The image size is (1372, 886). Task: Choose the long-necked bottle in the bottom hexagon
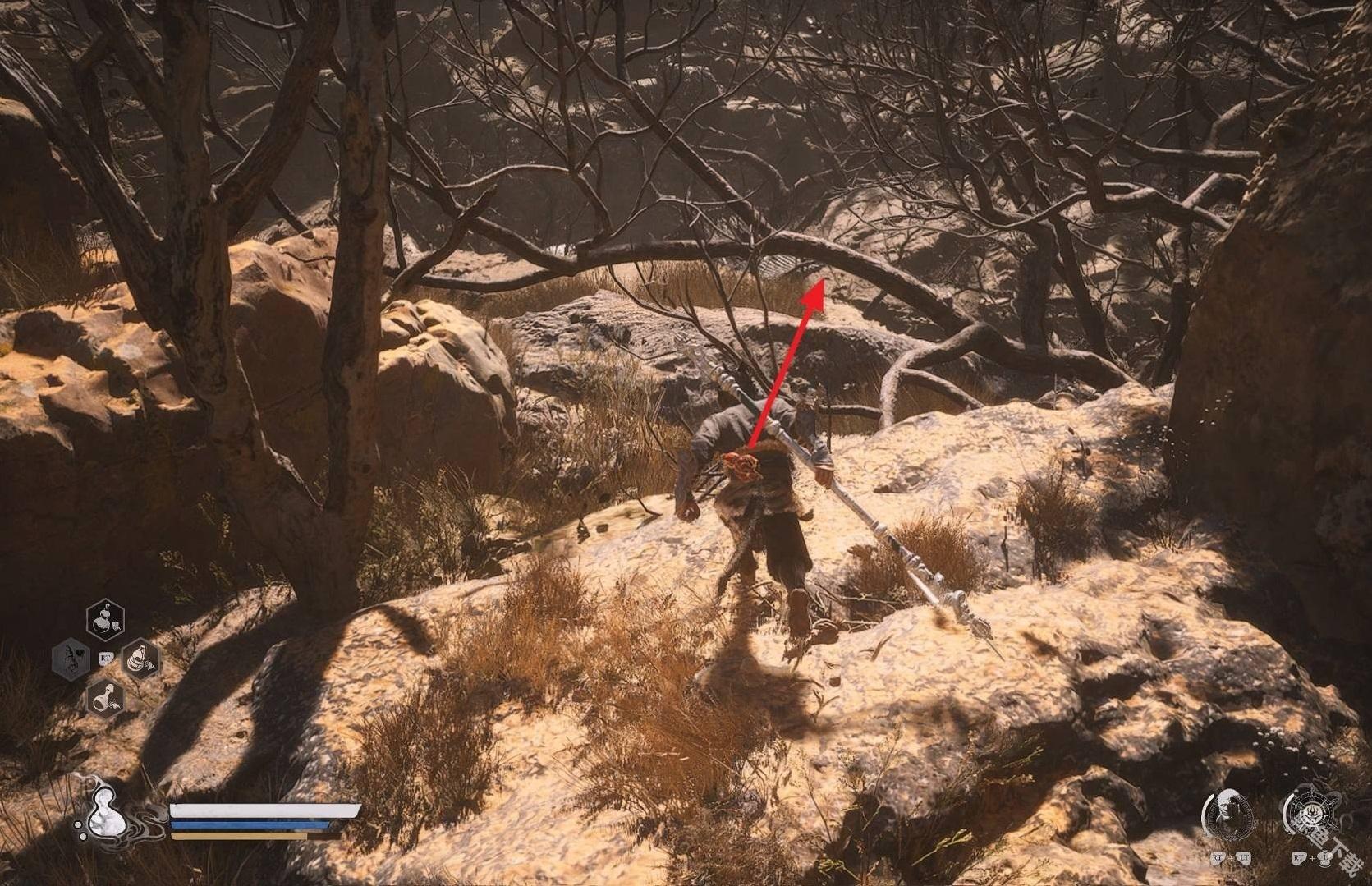105,697
